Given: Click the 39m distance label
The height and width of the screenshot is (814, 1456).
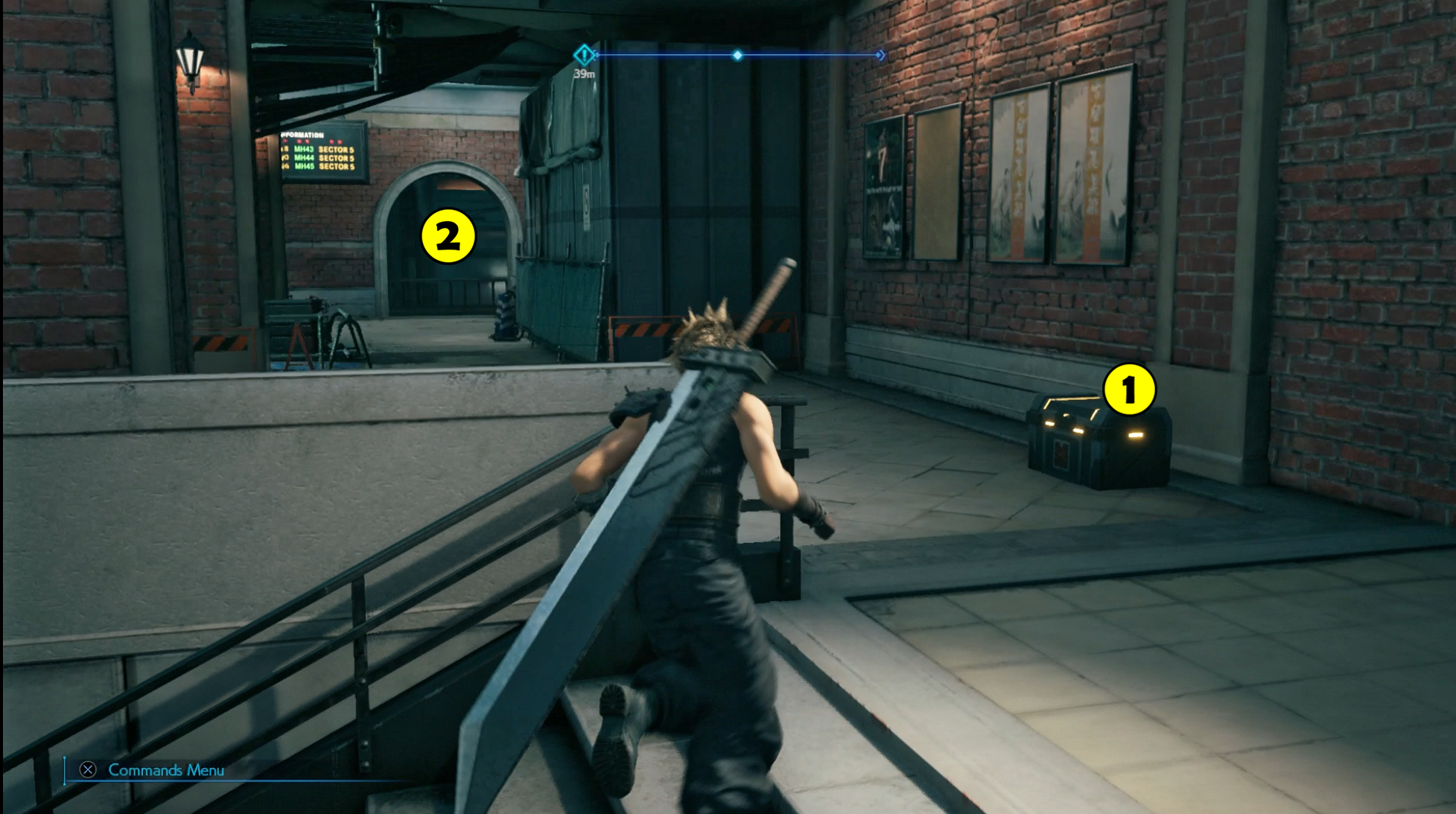Looking at the screenshot, I should pos(585,74).
